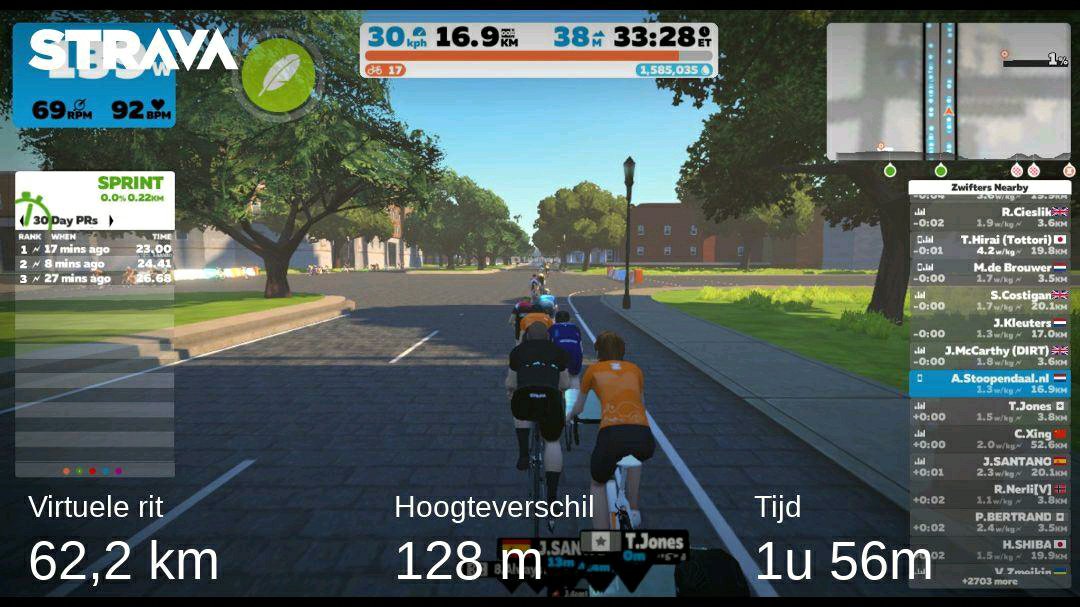The width and height of the screenshot is (1080, 607).
Task: Choose P.BERTRAND from nearby riders
Action: point(989,522)
